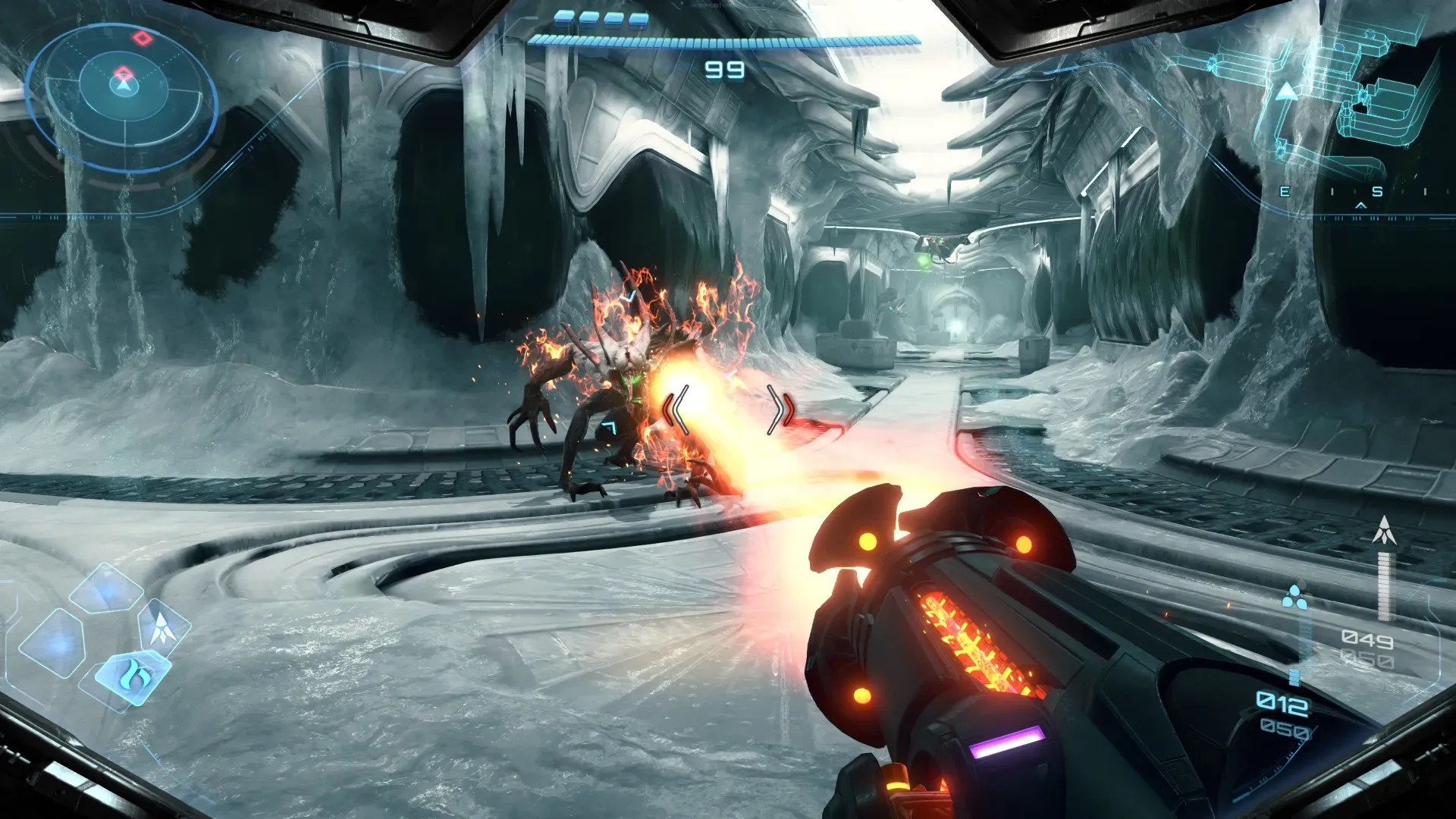Screen dimensions: 1456x819
Task: Click the missile icon above the ammo gauge
Action: pos(1385,530)
